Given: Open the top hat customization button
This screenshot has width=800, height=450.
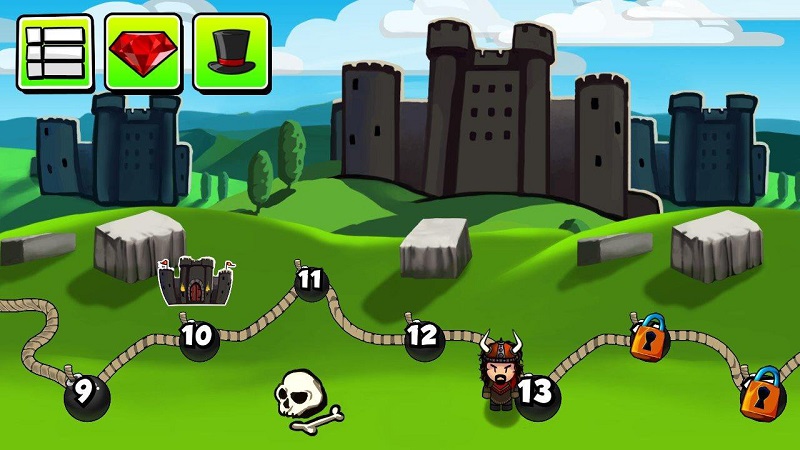Looking at the screenshot, I should point(231,52).
